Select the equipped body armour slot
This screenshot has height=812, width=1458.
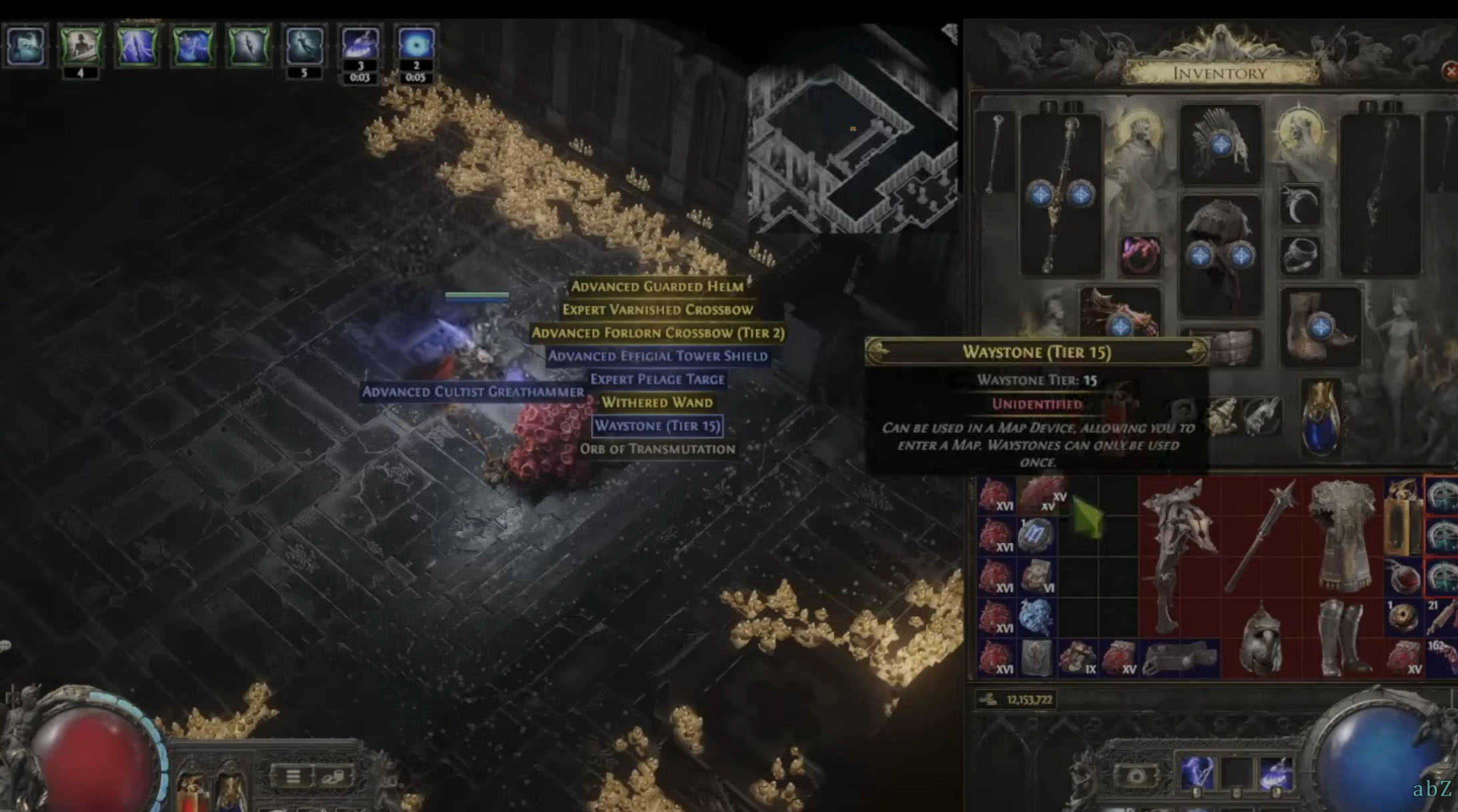pos(1220,253)
